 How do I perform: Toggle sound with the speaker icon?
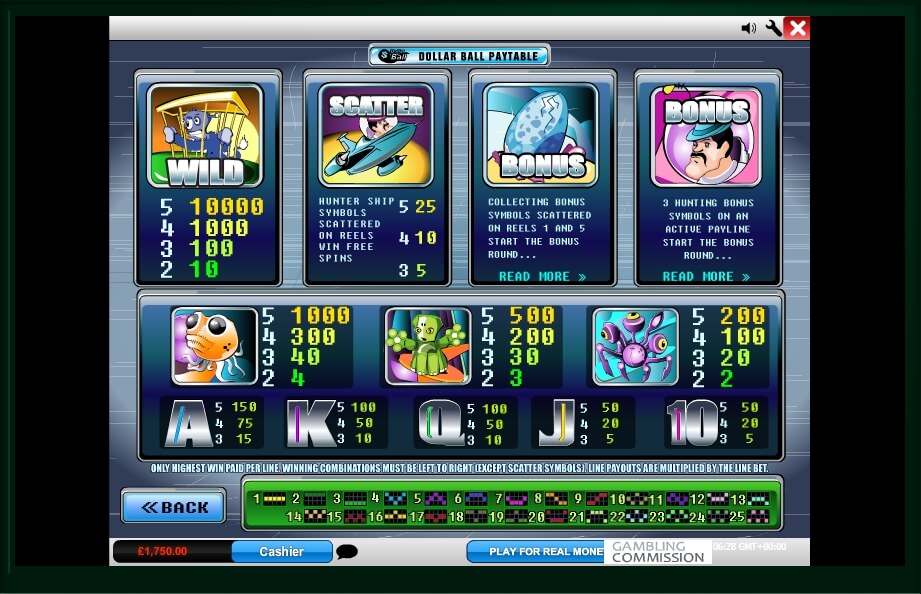click(x=748, y=28)
